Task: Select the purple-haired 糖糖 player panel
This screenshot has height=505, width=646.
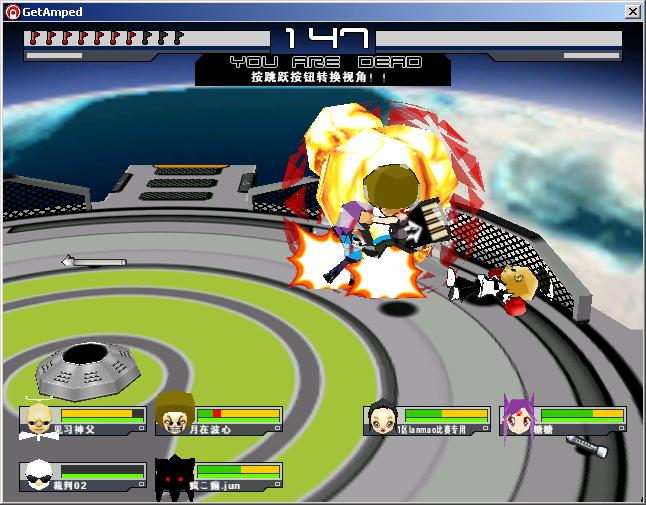Action: coord(564,421)
